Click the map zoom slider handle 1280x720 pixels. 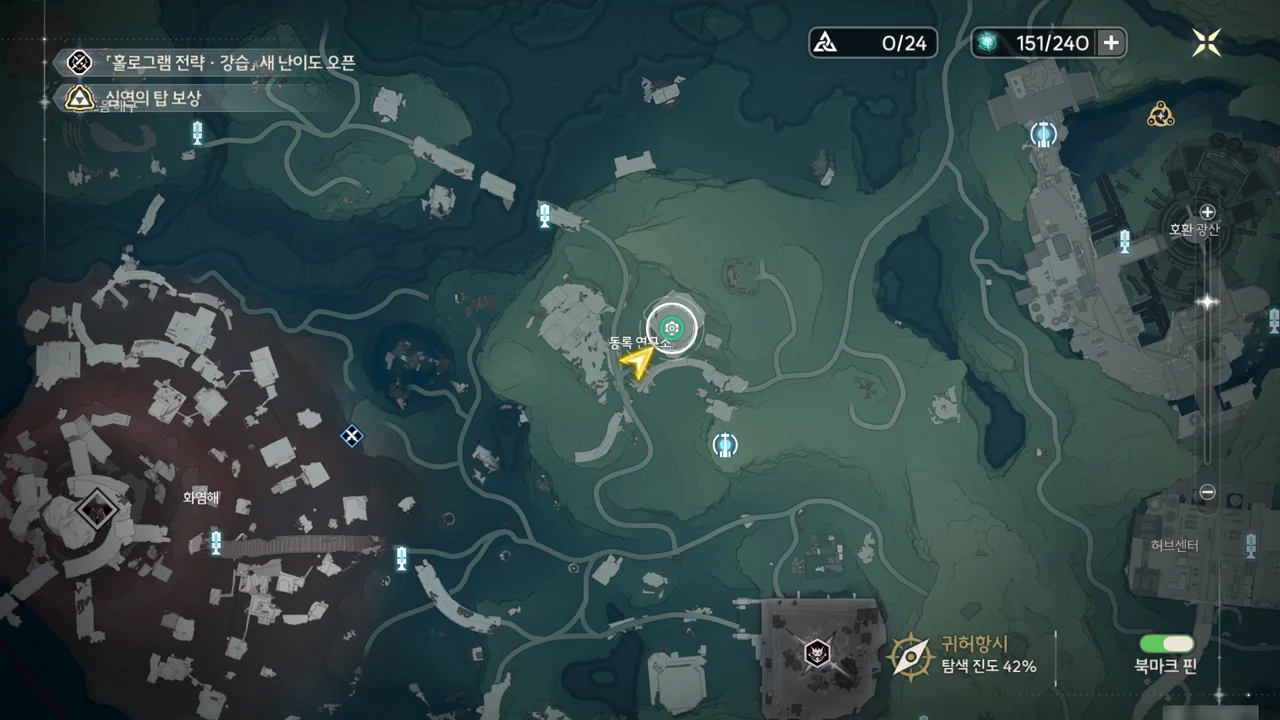point(1207,301)
